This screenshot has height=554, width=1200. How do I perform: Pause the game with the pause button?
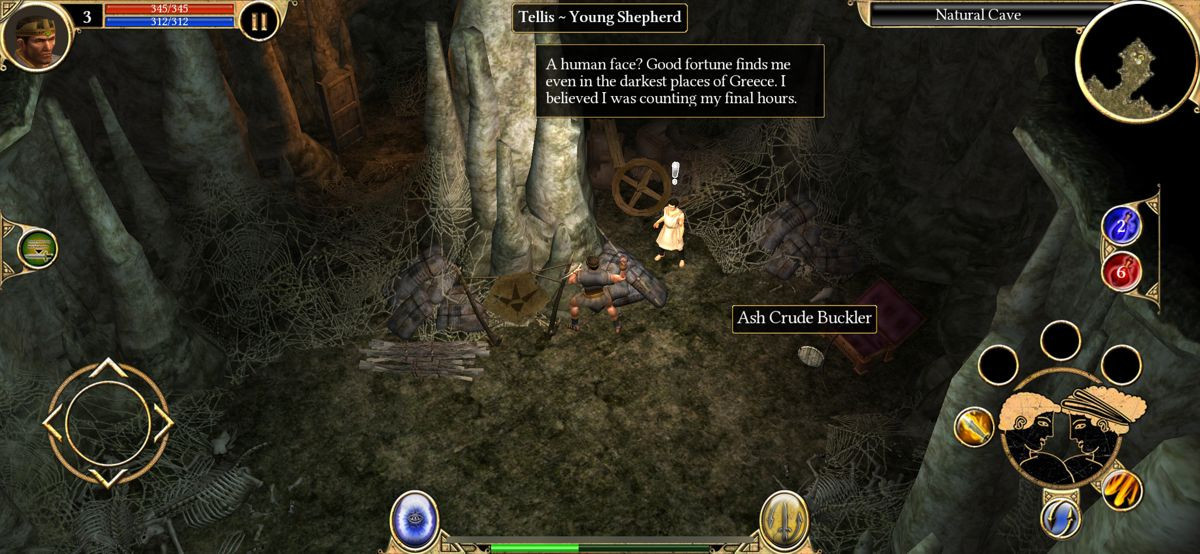259,20
